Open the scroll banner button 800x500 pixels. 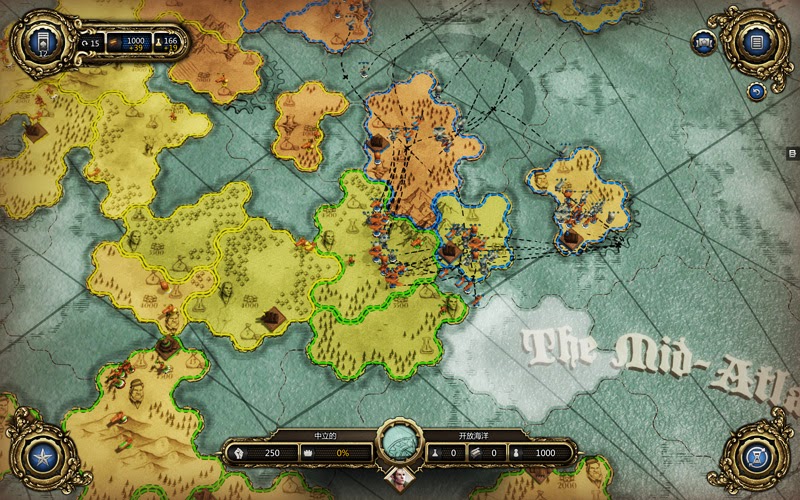click(705, 42)
